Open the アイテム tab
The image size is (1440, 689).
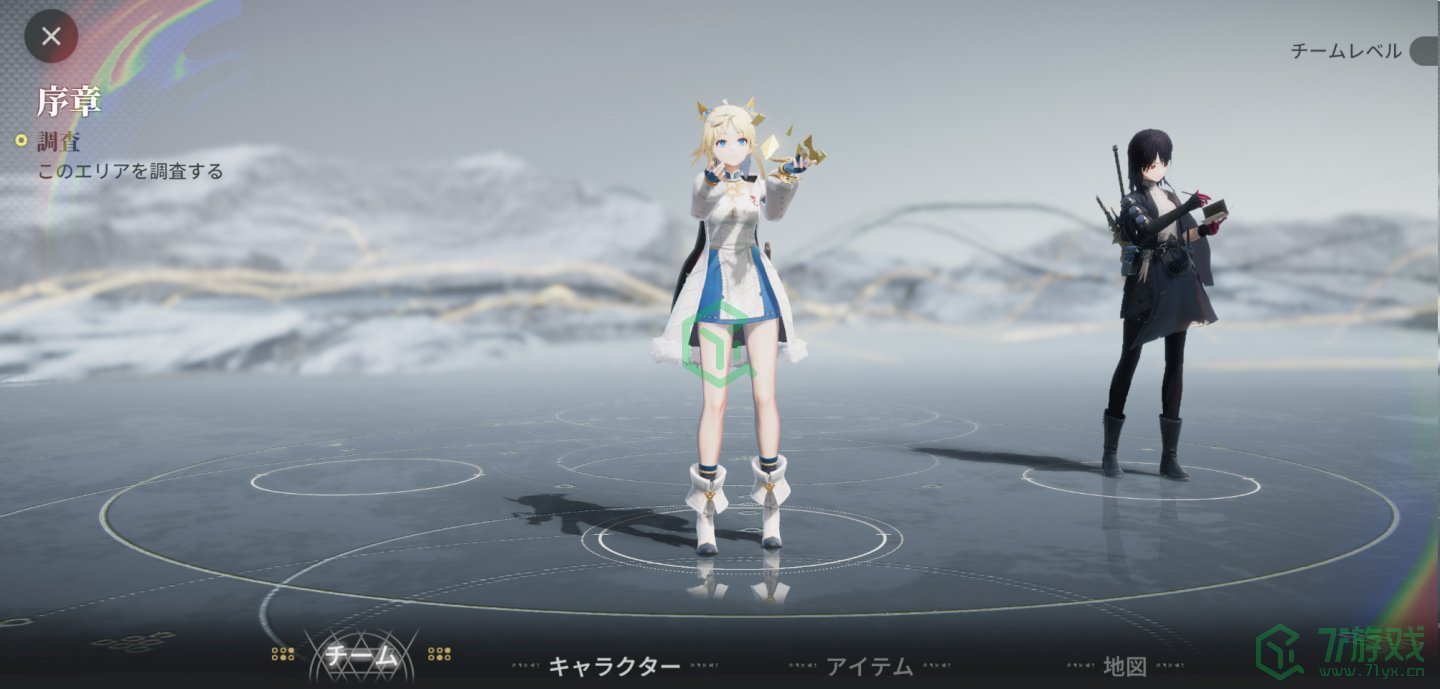tap(869, 666)
